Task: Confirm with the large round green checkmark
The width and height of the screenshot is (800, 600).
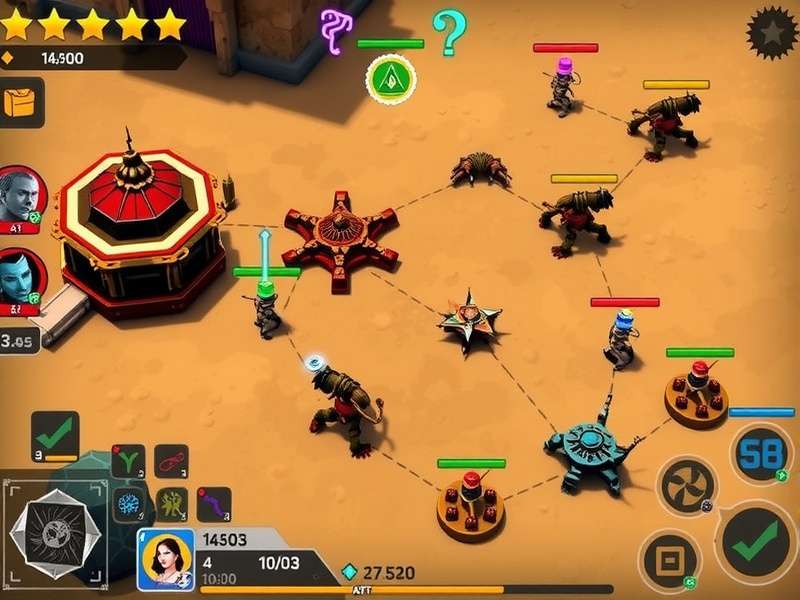Action: (x=757, y=541)
